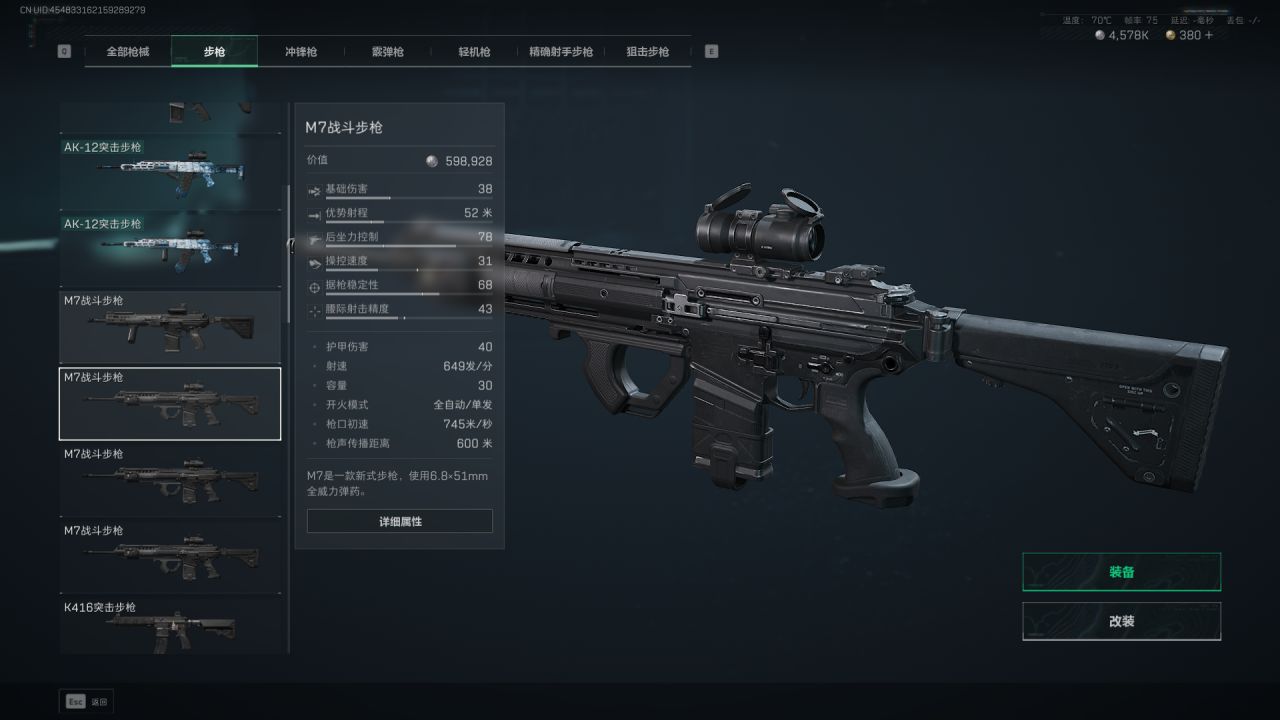Equip the weapon with 装备 button
The width and height of the screenshot is (1280, 720).
(x=1121, y=572)
